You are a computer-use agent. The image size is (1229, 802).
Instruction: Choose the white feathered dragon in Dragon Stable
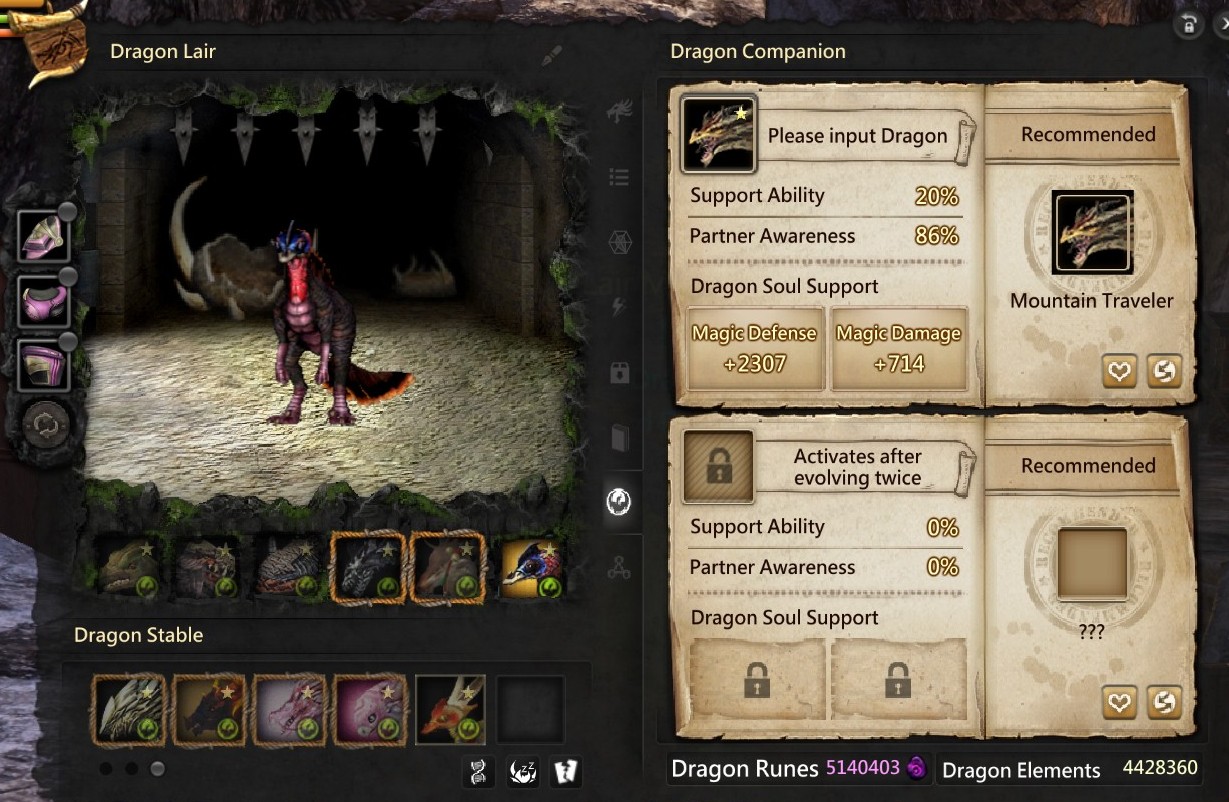click(x=128, y=709)
